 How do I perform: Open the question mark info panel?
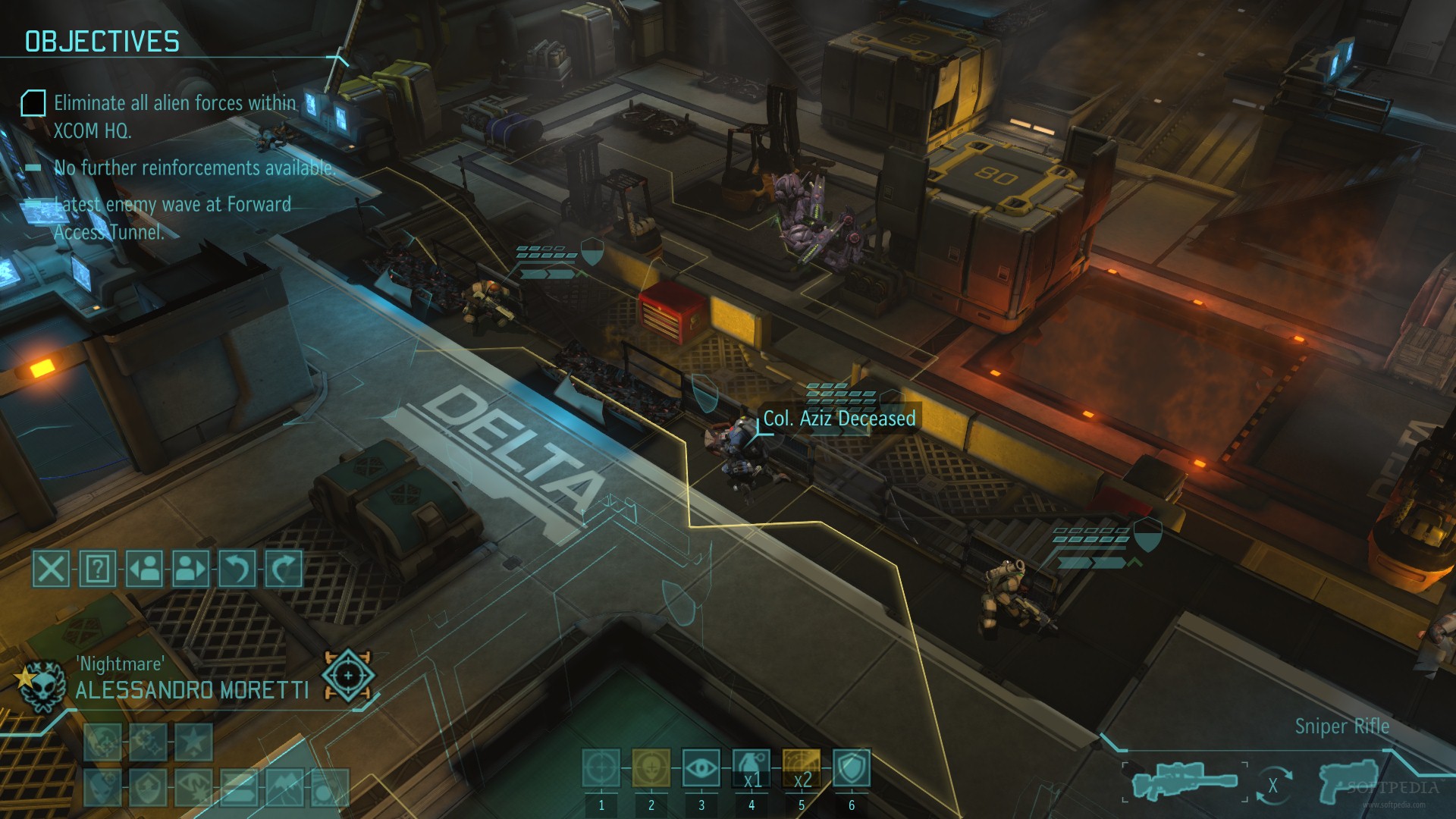98,568
